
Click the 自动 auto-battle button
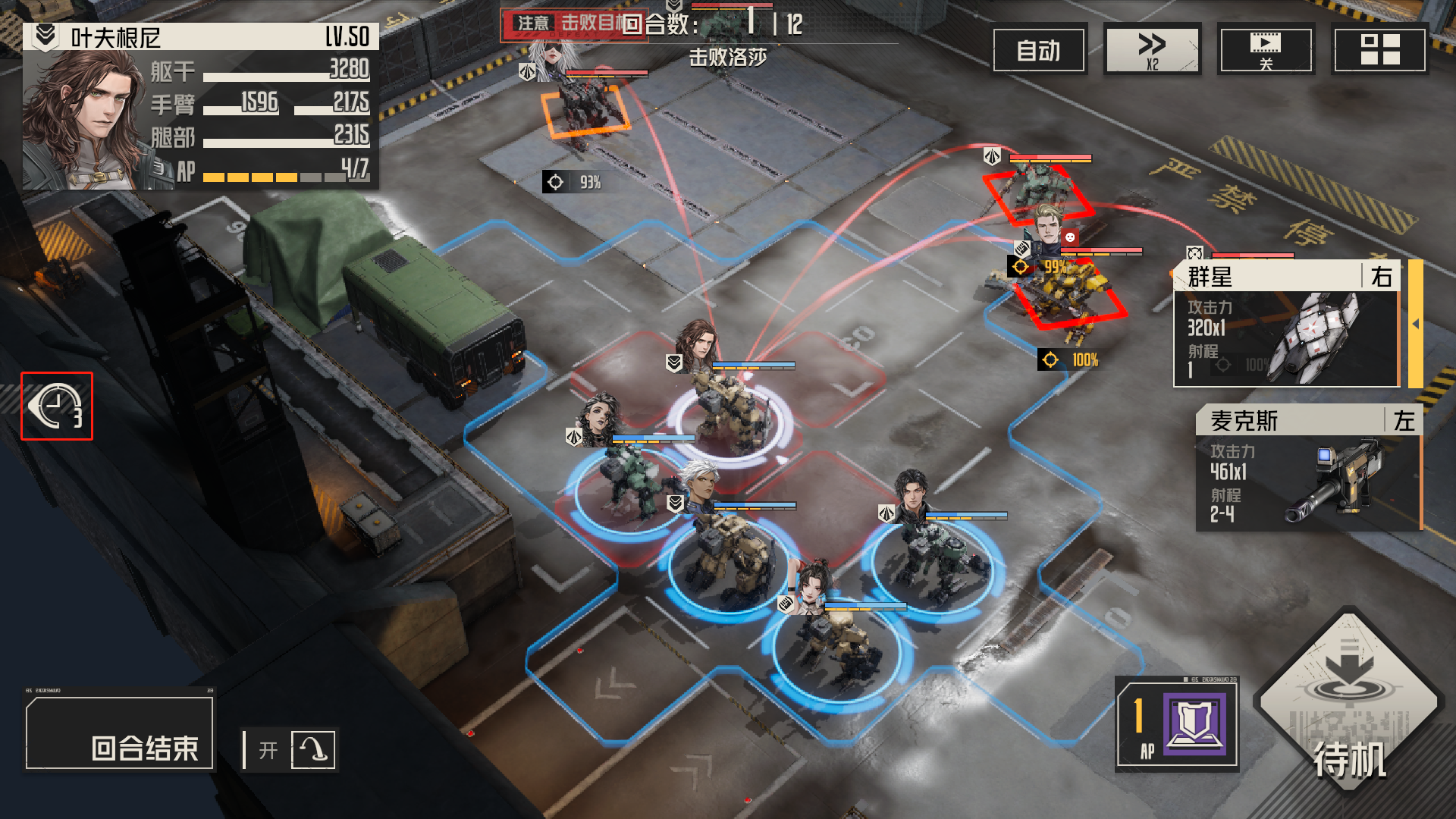[1039, 50]
